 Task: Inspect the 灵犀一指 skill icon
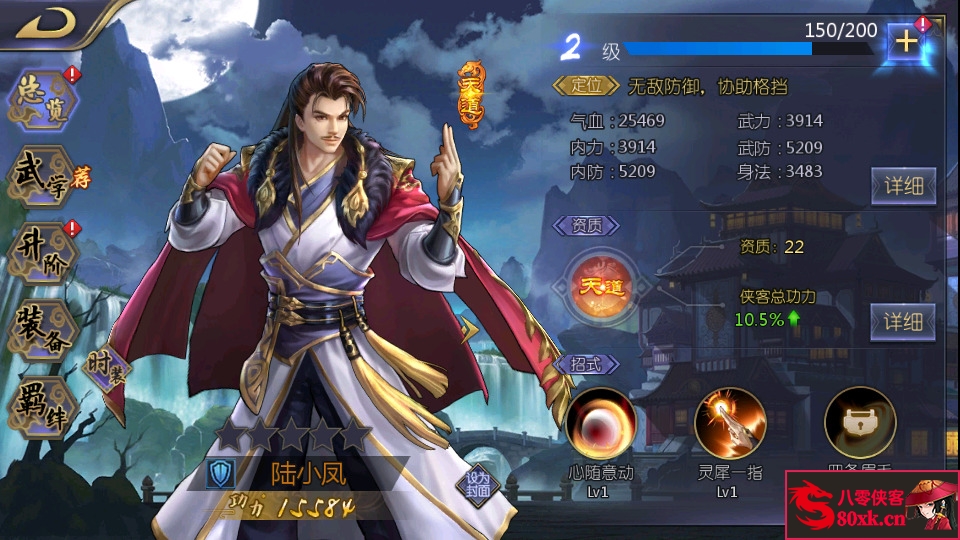point(730,423)
